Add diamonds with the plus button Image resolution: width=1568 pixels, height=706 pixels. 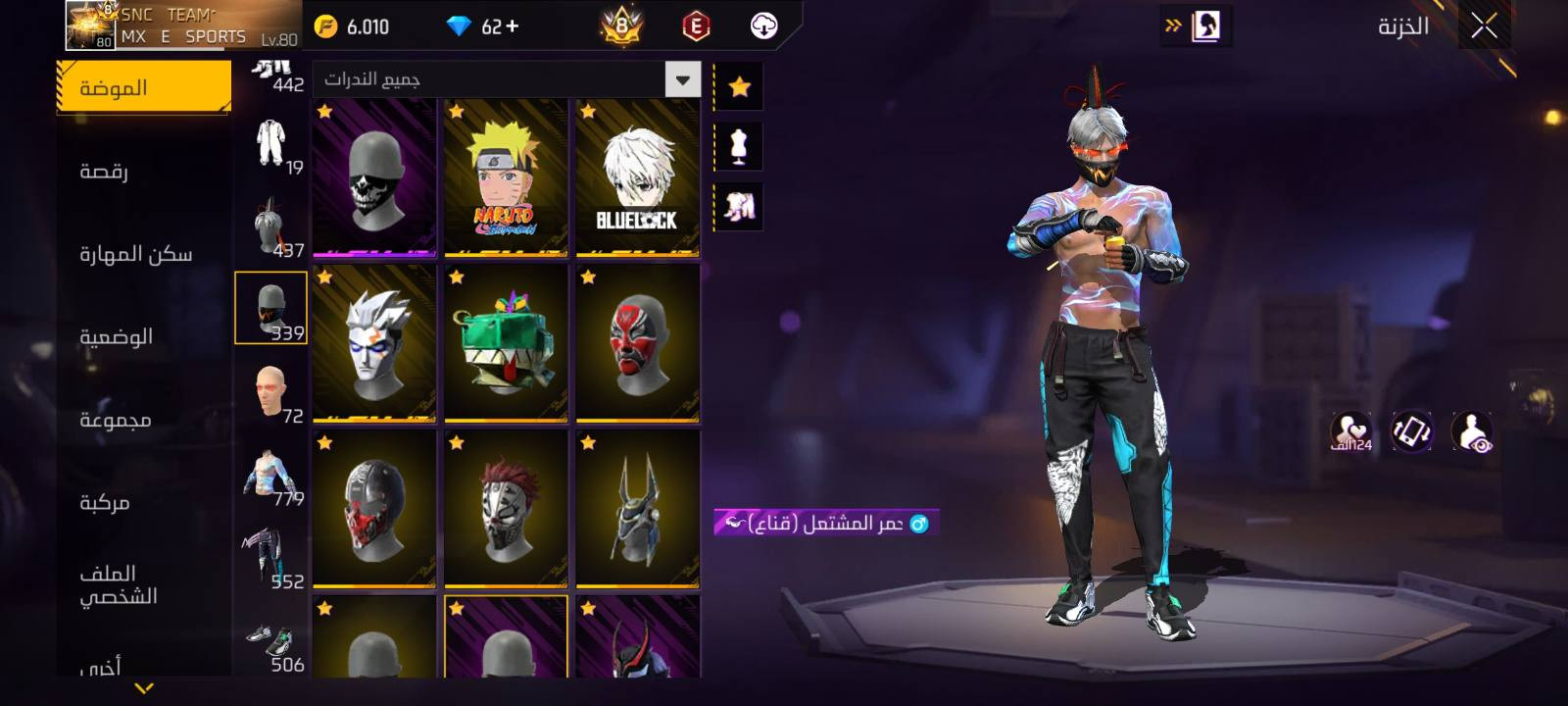(x=513, y=26)
